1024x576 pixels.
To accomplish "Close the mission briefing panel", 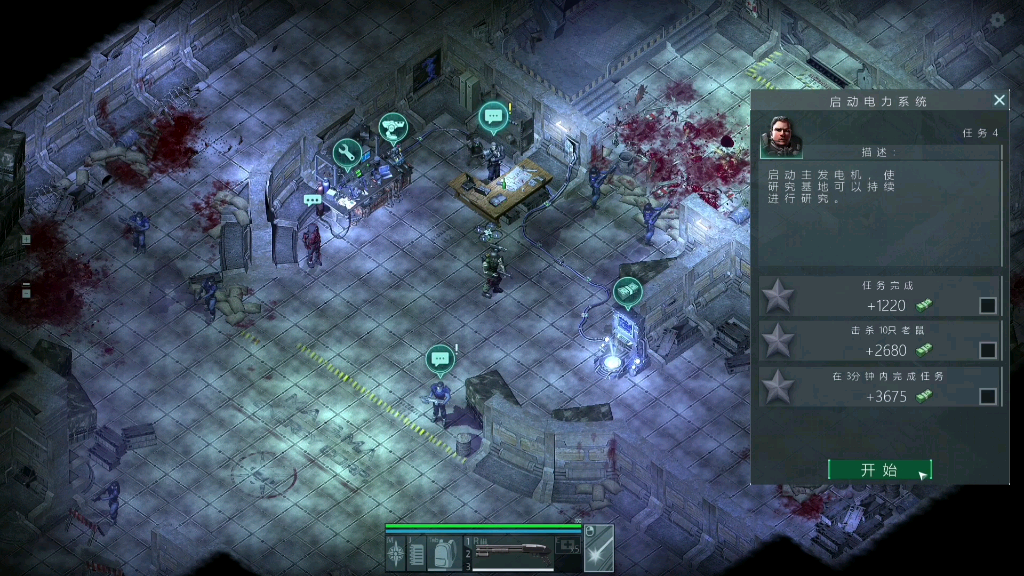I will 999,100.
